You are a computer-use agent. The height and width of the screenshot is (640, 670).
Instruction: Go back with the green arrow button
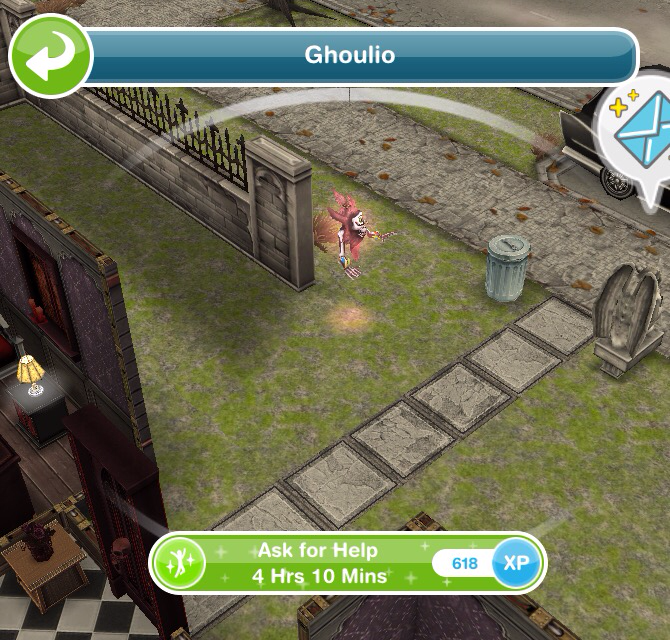pyautogui.click(x=48, y=56)
